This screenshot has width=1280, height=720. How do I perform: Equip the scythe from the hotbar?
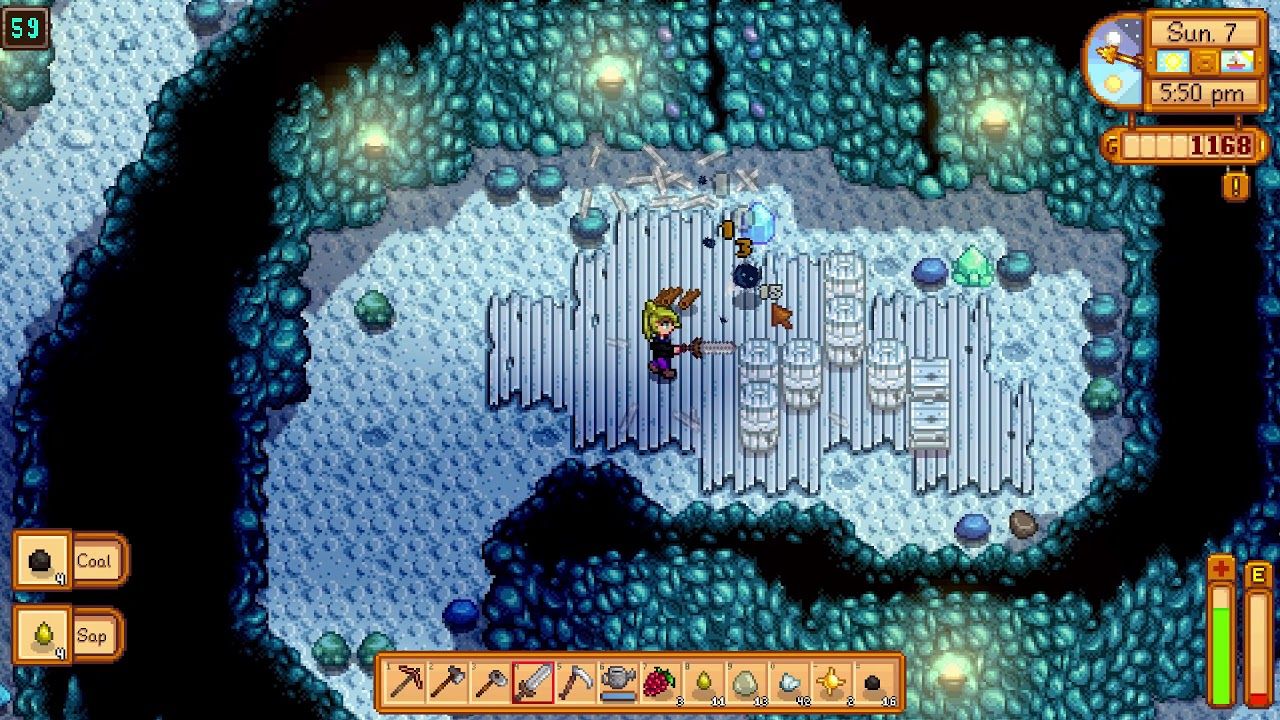pos(576,683)
